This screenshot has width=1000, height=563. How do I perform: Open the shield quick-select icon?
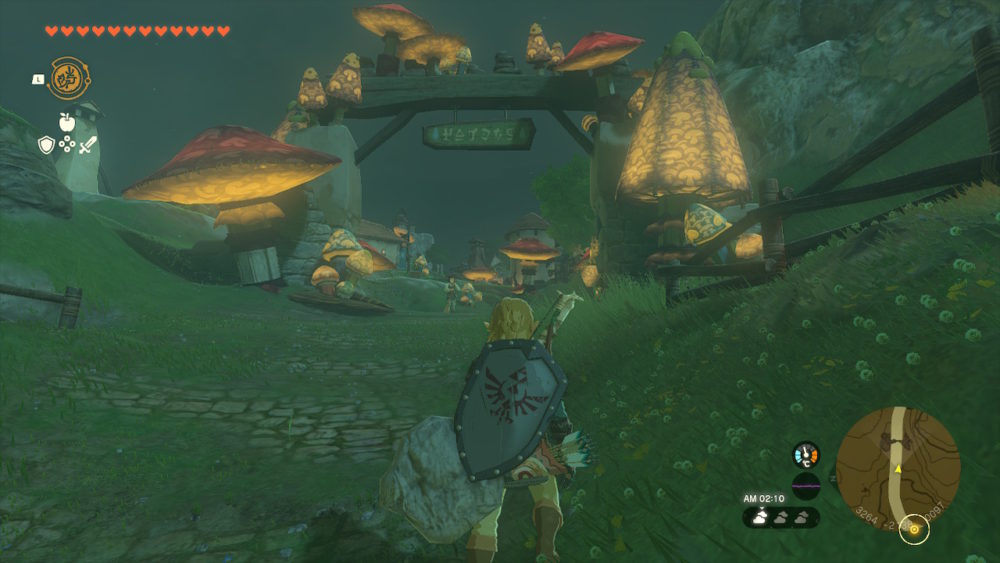[x=46, y=145]
